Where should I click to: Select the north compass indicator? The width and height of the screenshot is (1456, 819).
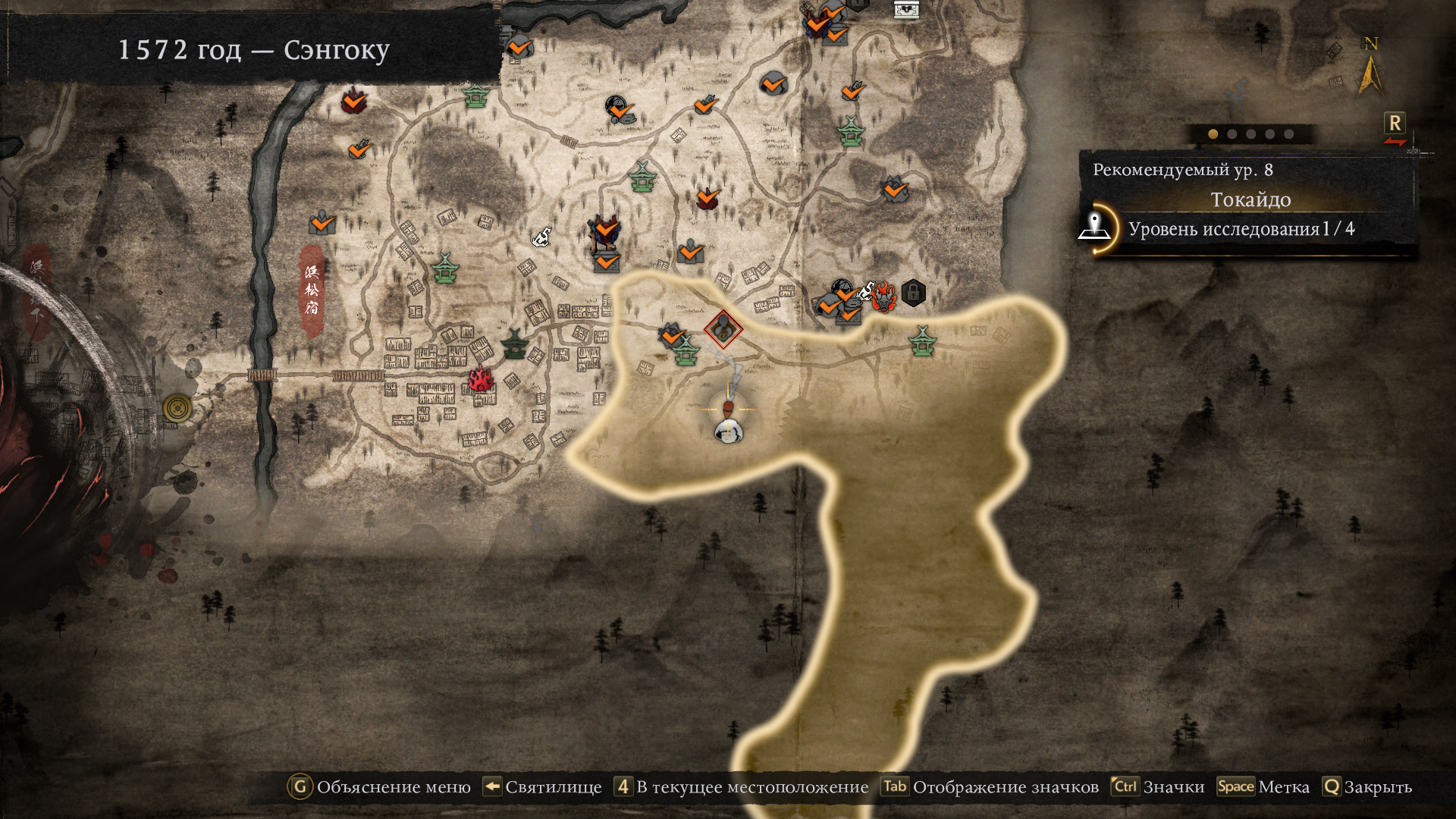coord(1370,67)
